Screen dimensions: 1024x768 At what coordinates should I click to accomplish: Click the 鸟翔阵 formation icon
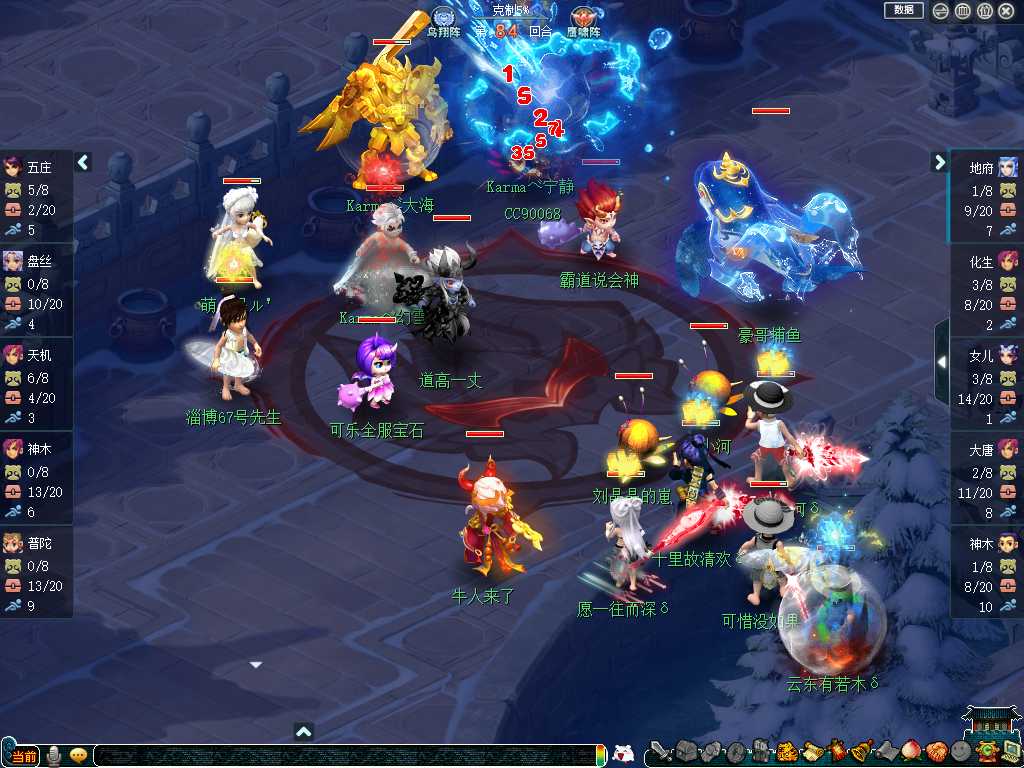click(444, 17)
